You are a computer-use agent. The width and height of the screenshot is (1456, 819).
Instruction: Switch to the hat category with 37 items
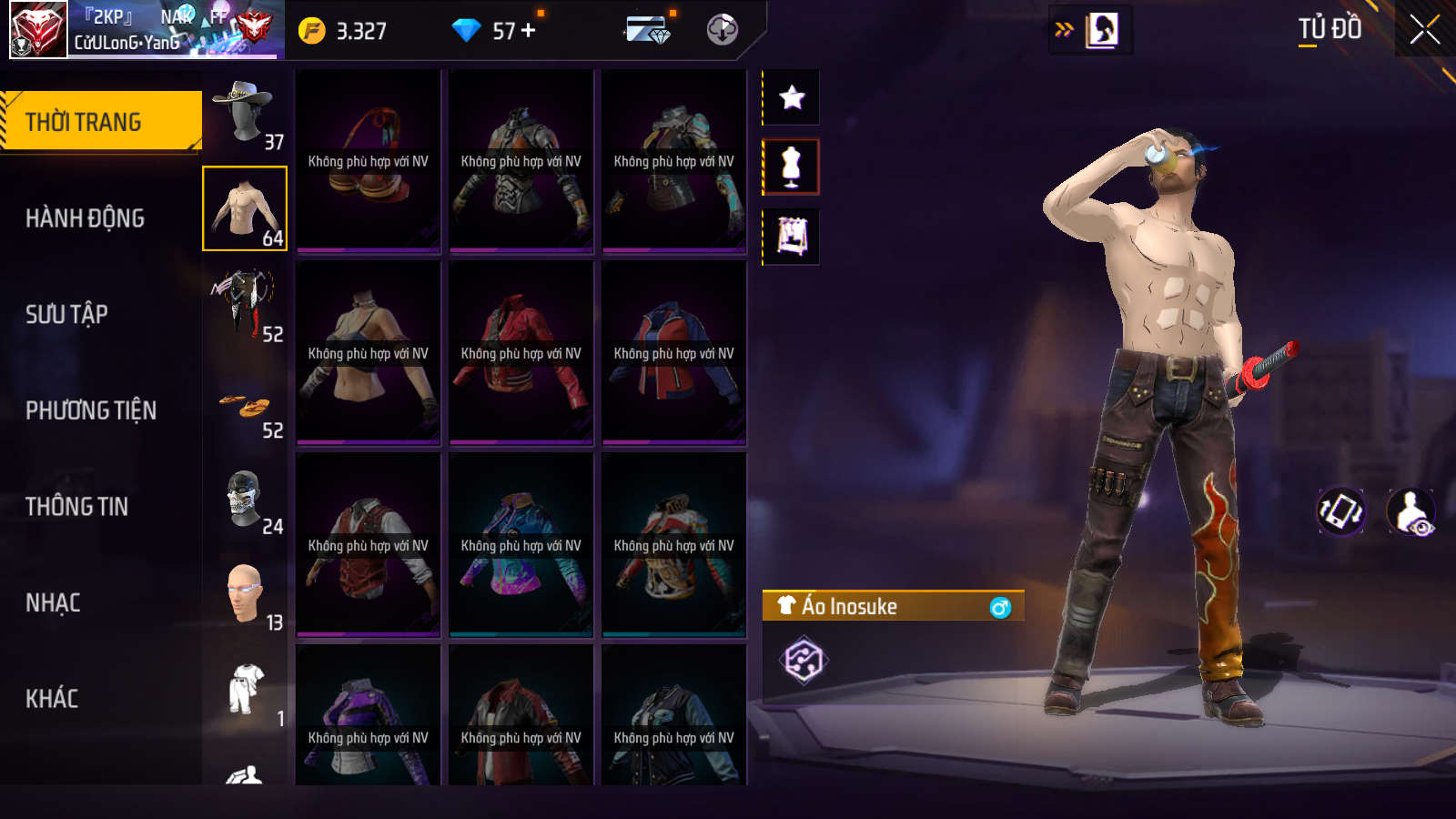(244, 113)
